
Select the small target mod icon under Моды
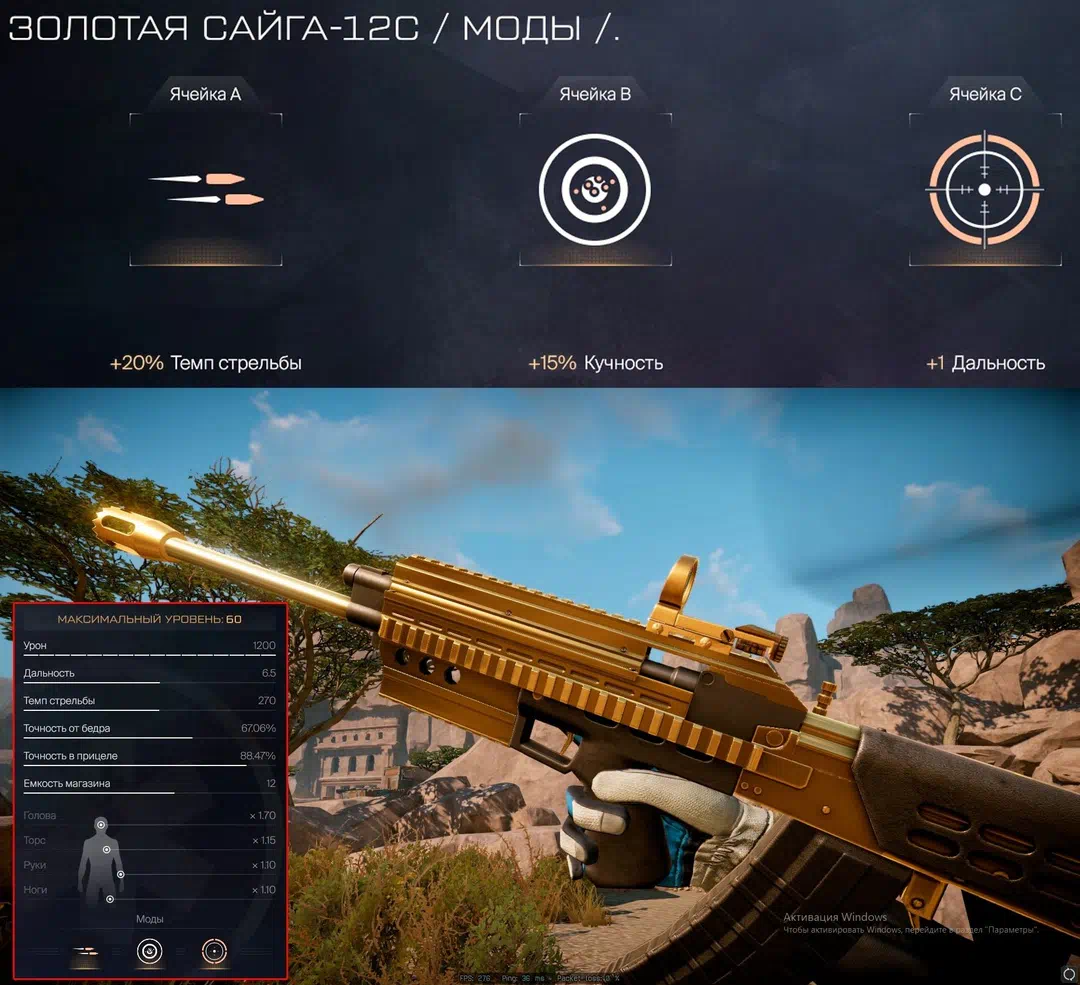click(x=149, y=951)
